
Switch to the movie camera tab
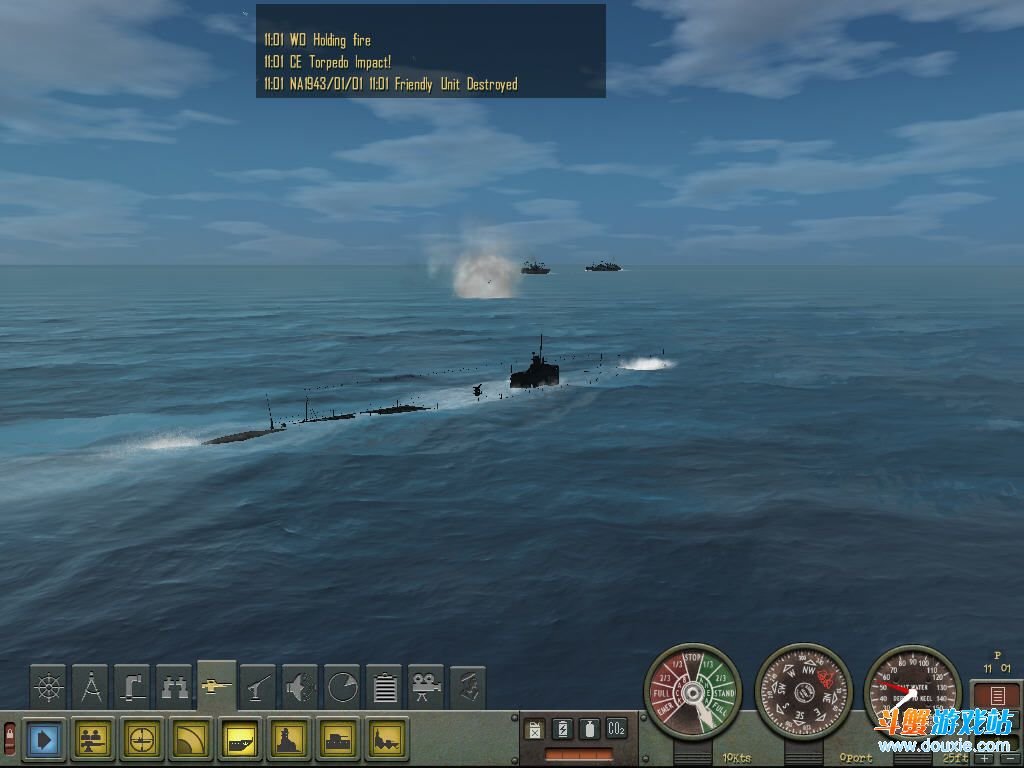coord(426,687)
